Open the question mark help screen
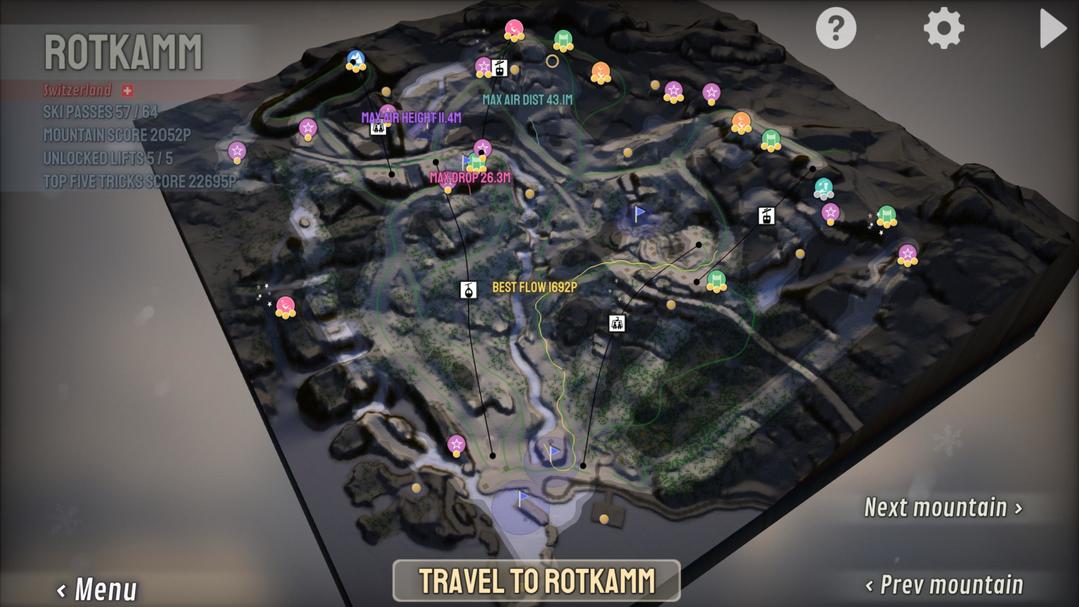The height and width of the screenshot is (607, 1079). pyautogui.click(x=836, y=28)
